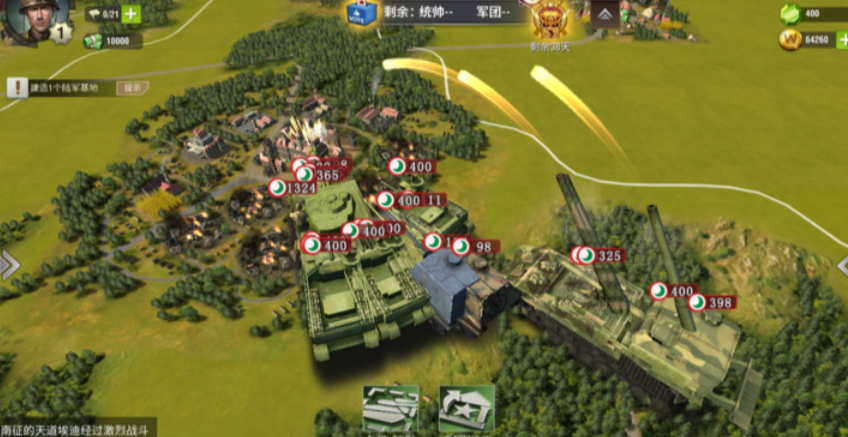Viewport: 848px width, 437px height.
Task: Add more troops with the green plus
Action: [x=131, y=15]
